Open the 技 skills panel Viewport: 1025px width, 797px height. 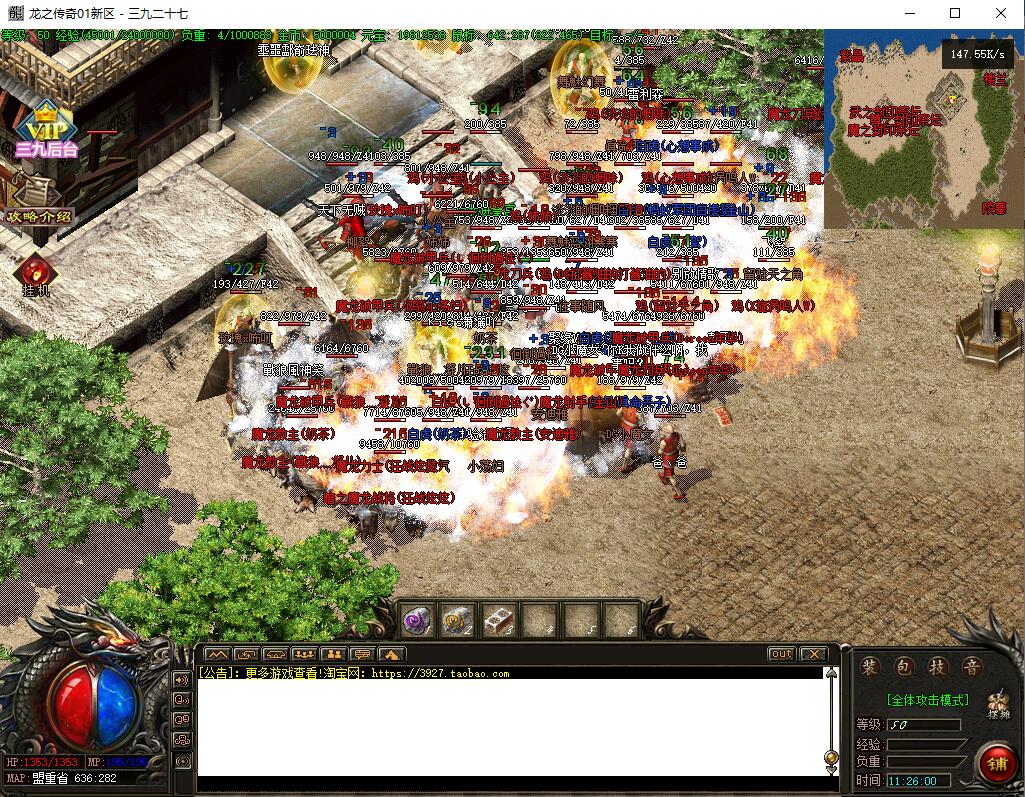[938, 667]
